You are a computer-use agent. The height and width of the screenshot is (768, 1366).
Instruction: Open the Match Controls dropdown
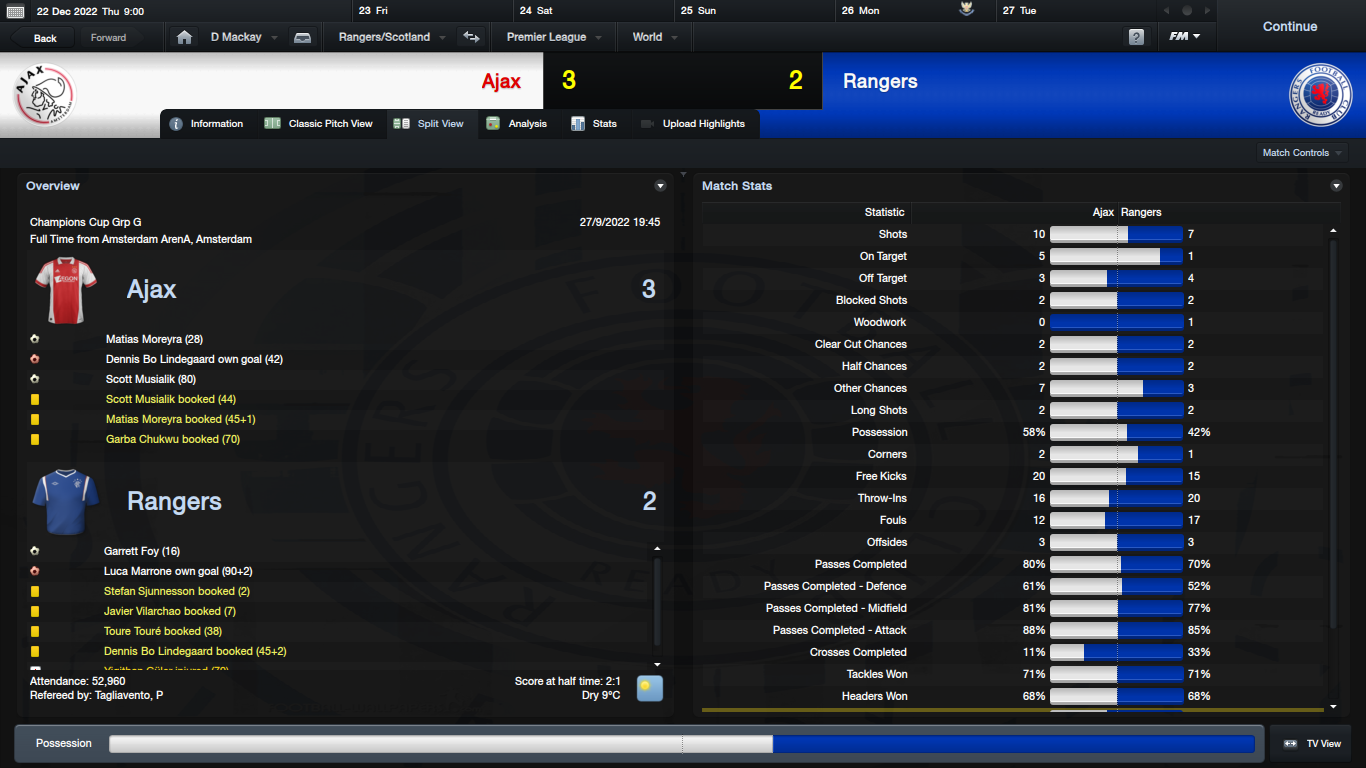(1302, 153)
